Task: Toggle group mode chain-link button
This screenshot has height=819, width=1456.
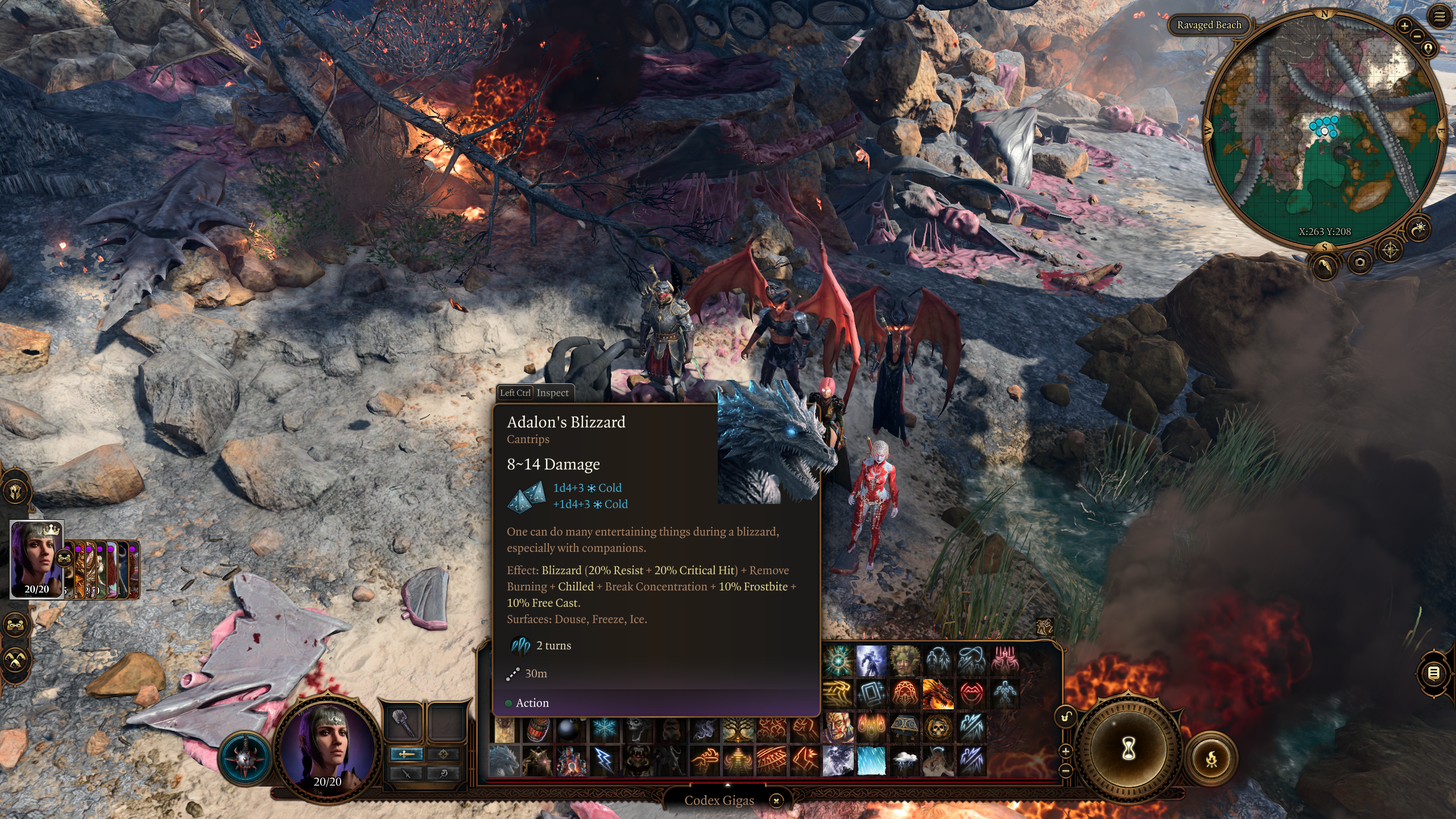Action: 15,624
